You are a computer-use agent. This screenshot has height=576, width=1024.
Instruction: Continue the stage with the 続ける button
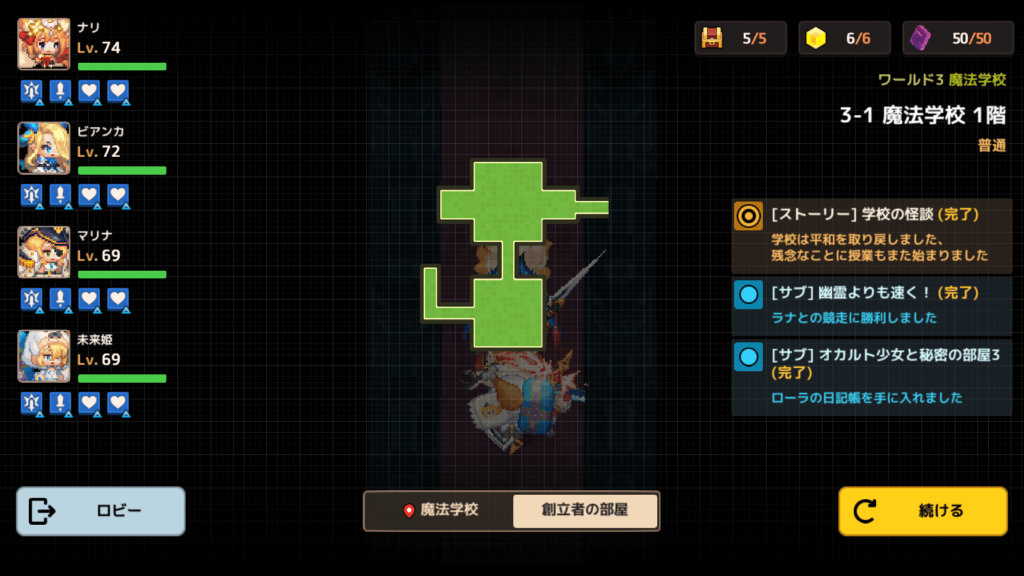[922, 511]
